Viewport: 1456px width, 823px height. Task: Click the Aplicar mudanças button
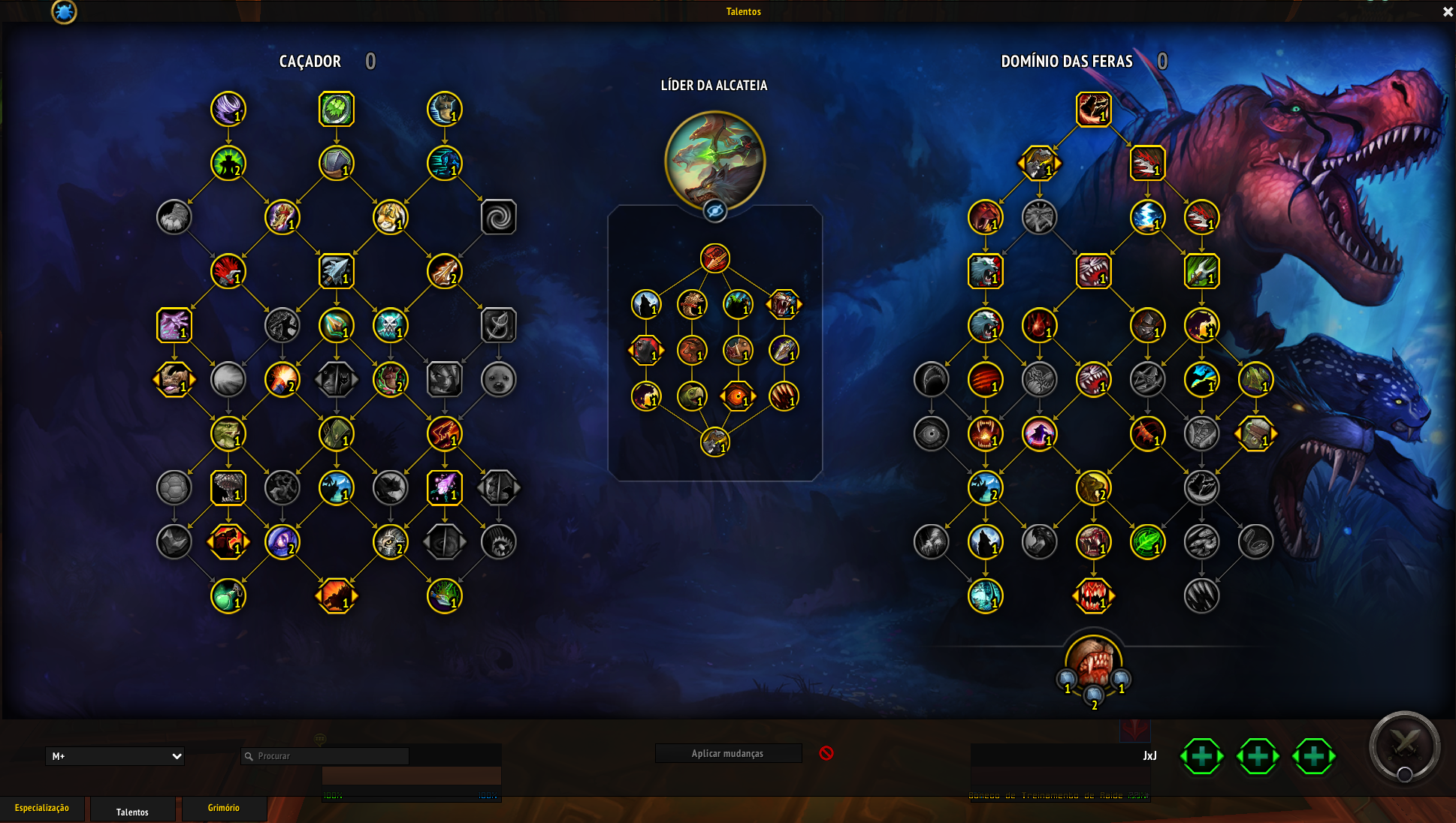(727, 753)
